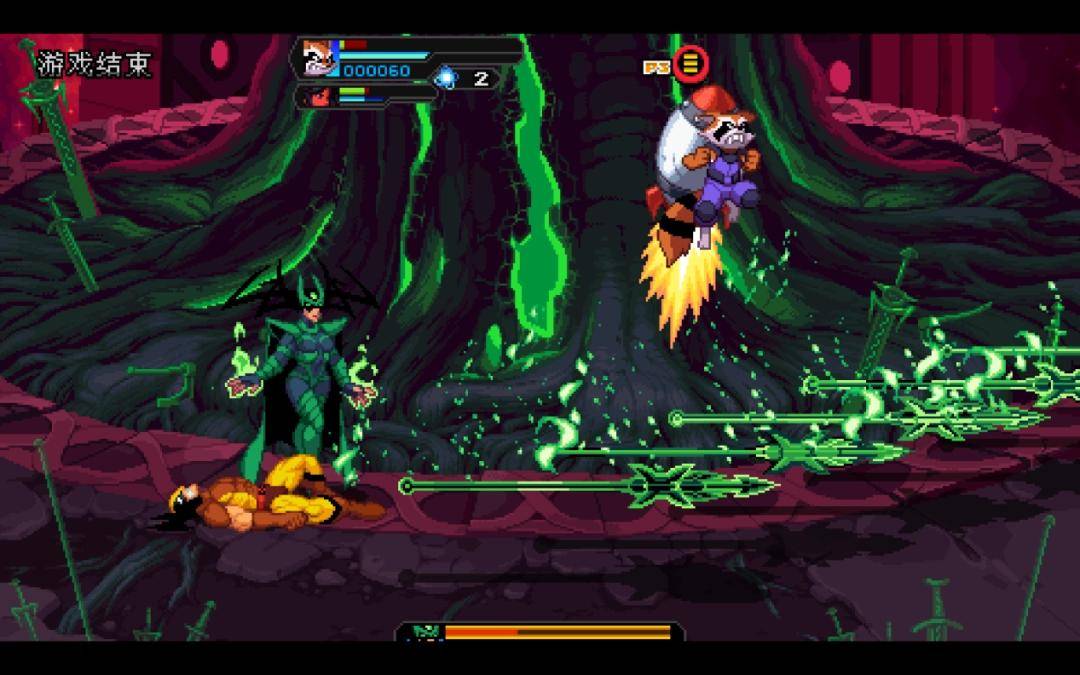This screenshot has height=675, width=1080.
Task: Click the 游戏结束 label
Action: pyautogui.click(x=94, y=65)
